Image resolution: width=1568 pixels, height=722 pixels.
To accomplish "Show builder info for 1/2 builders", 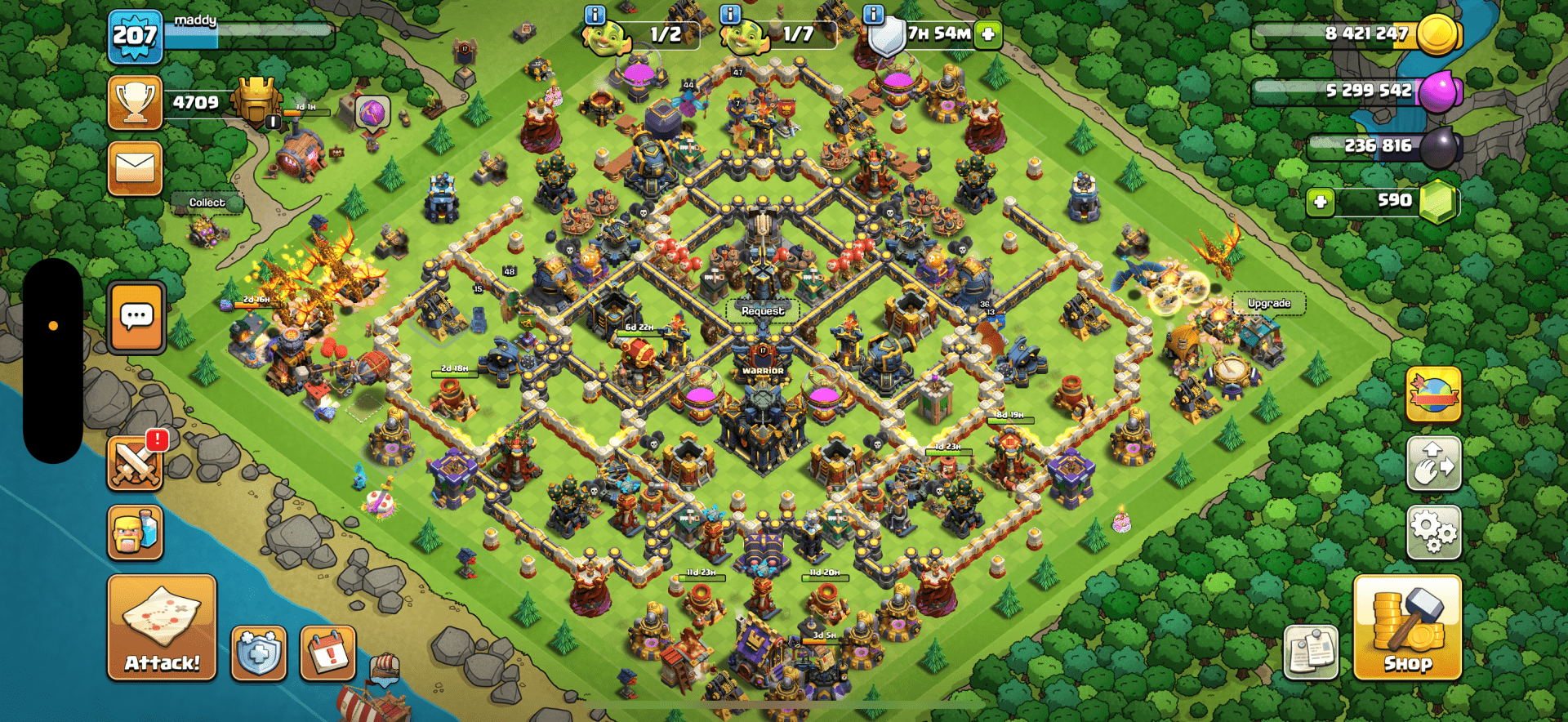I will pyautogui.click(x=595, y=15).
